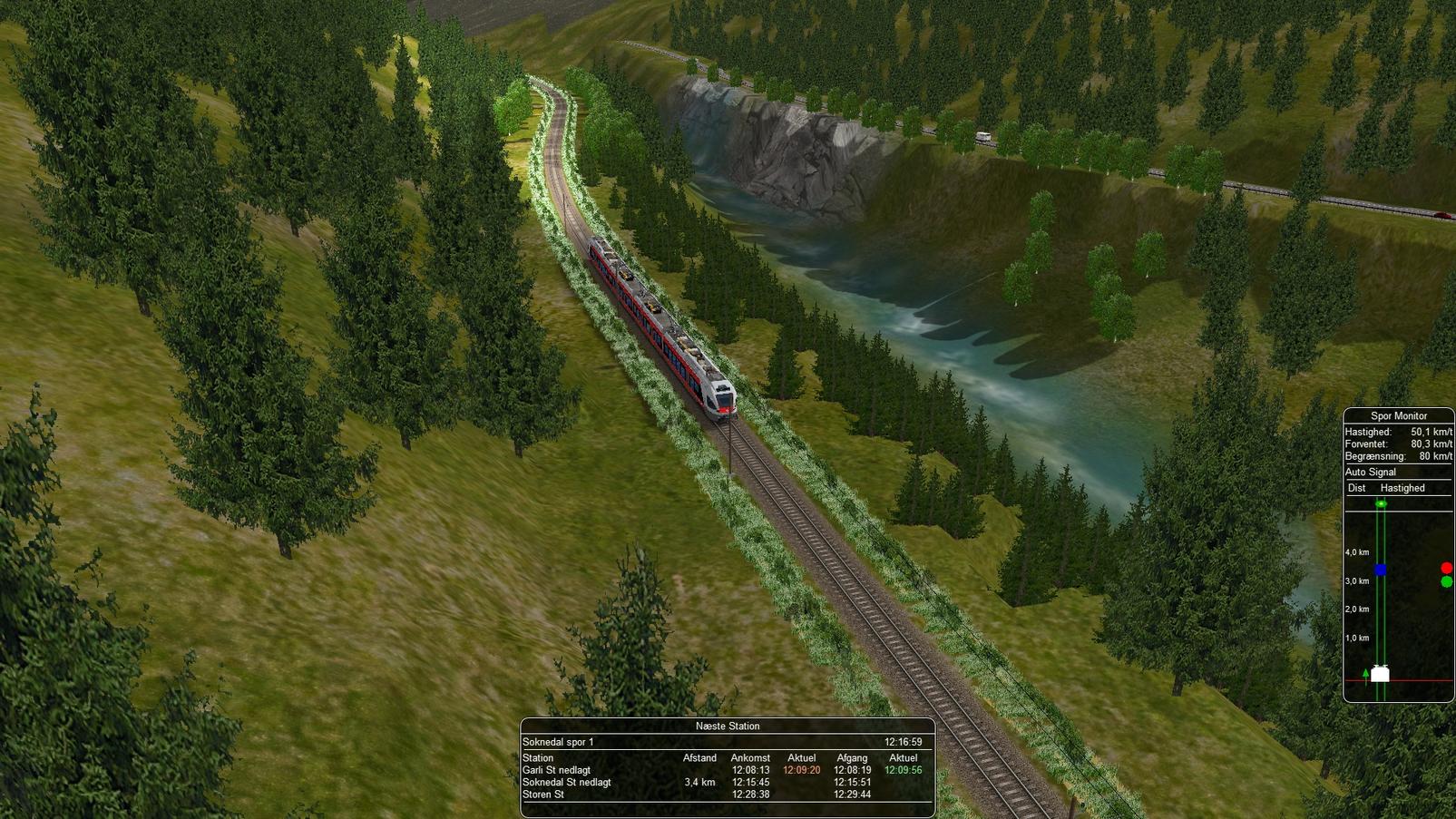Screen dimensions: 1456x819
Task: Click the Spor Monitor window title
Action: pos(1398,416)
